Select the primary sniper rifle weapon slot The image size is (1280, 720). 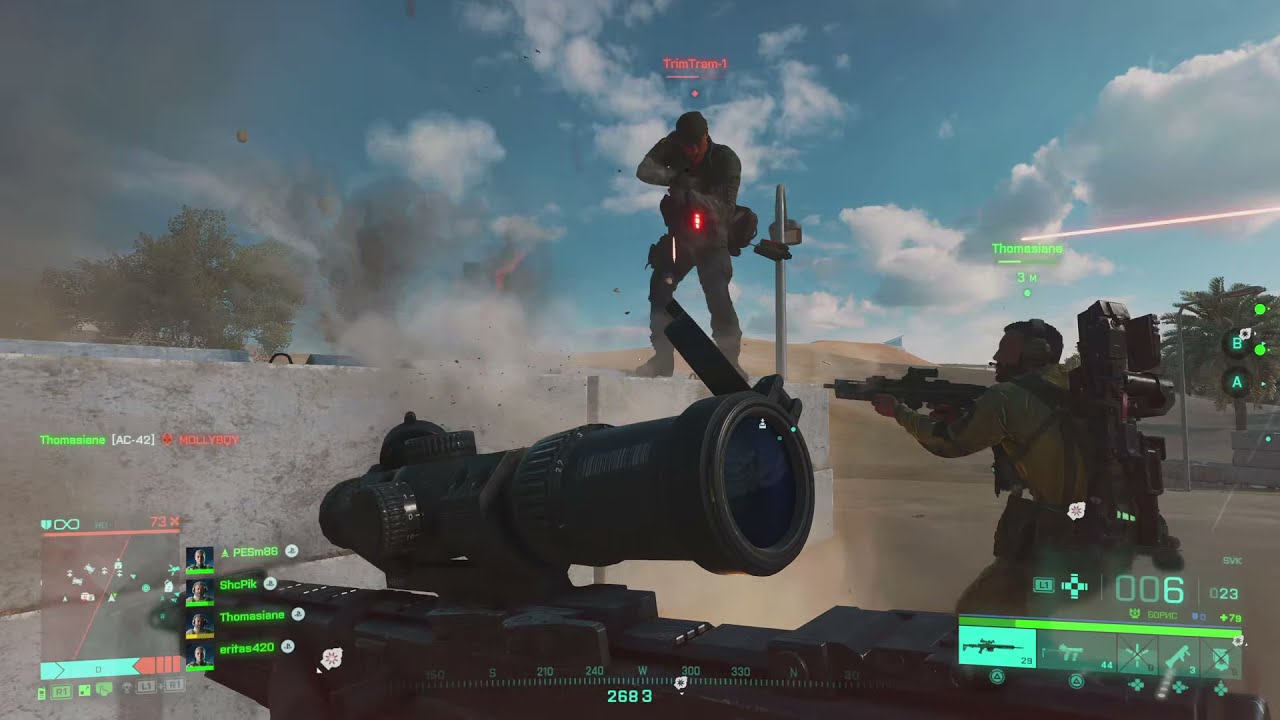click(x=997, y=648)
